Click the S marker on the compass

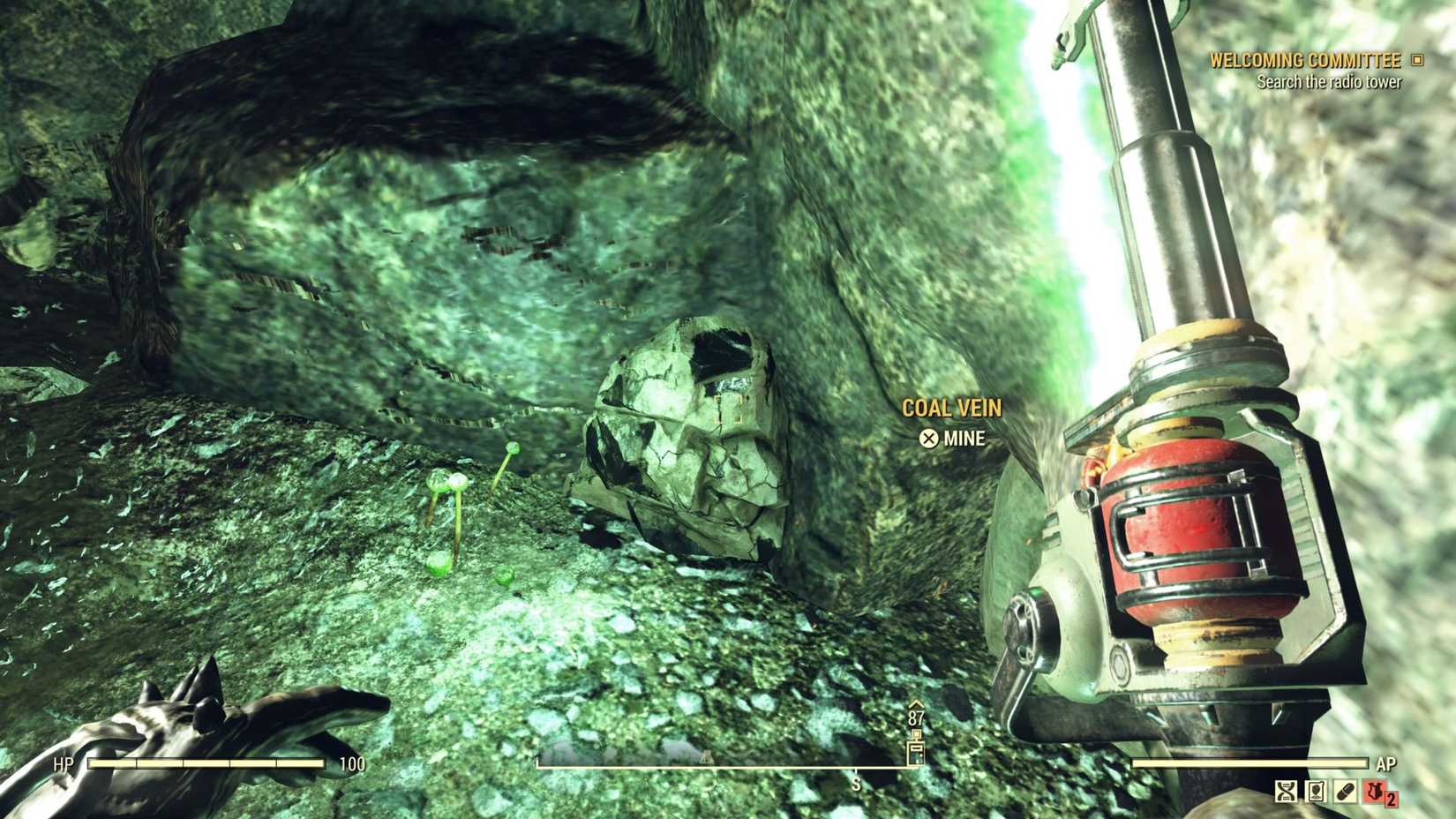856,783
